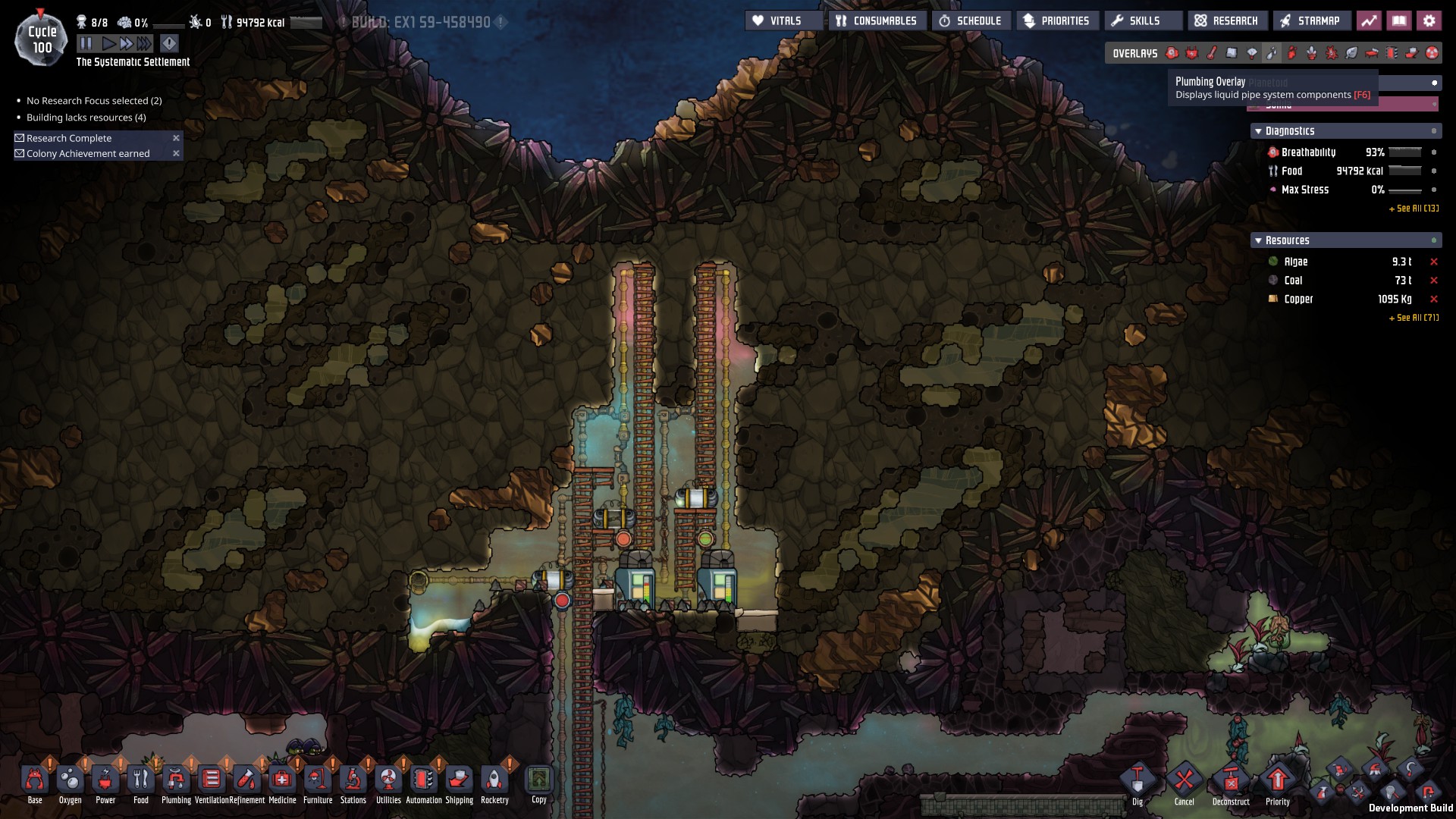Select the Deconstruct tool
1456x819 pixels.
tap(1230, 781)
